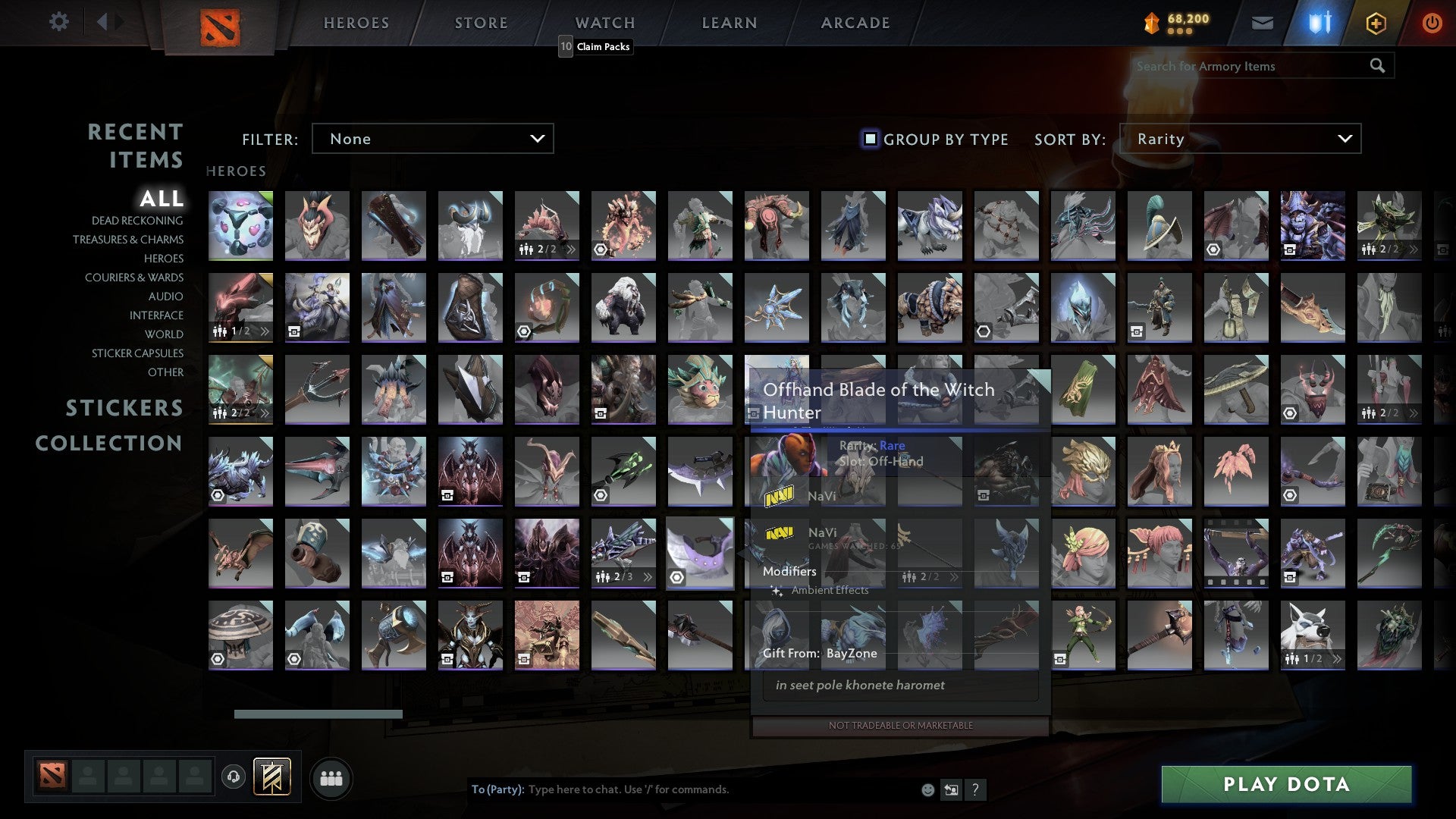This screenshot has width=1456, height=819.
Task: Open the FILTER dropdown showing None
Action: coord(432,139)
